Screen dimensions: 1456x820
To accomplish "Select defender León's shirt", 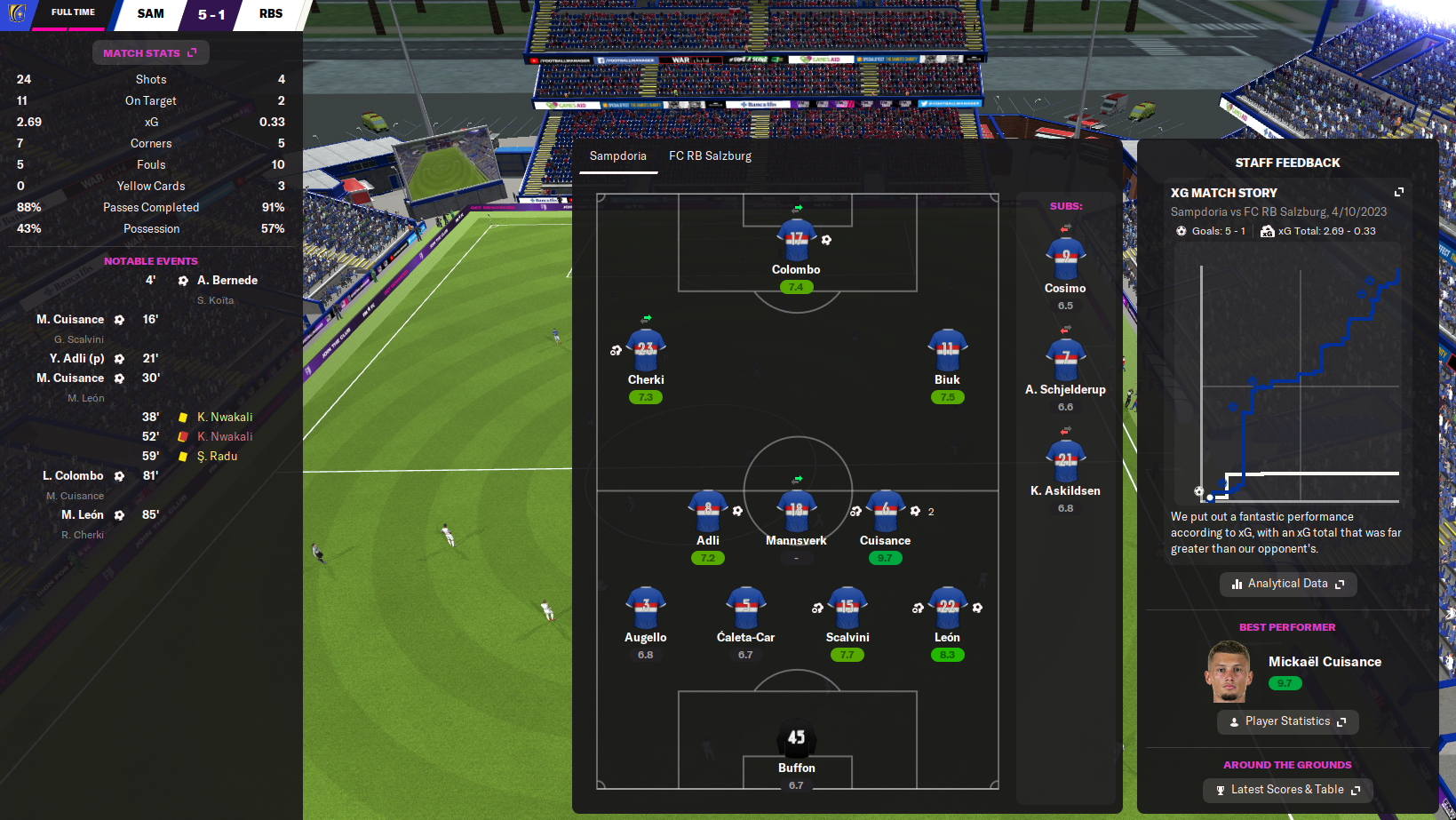I will 947,609.
